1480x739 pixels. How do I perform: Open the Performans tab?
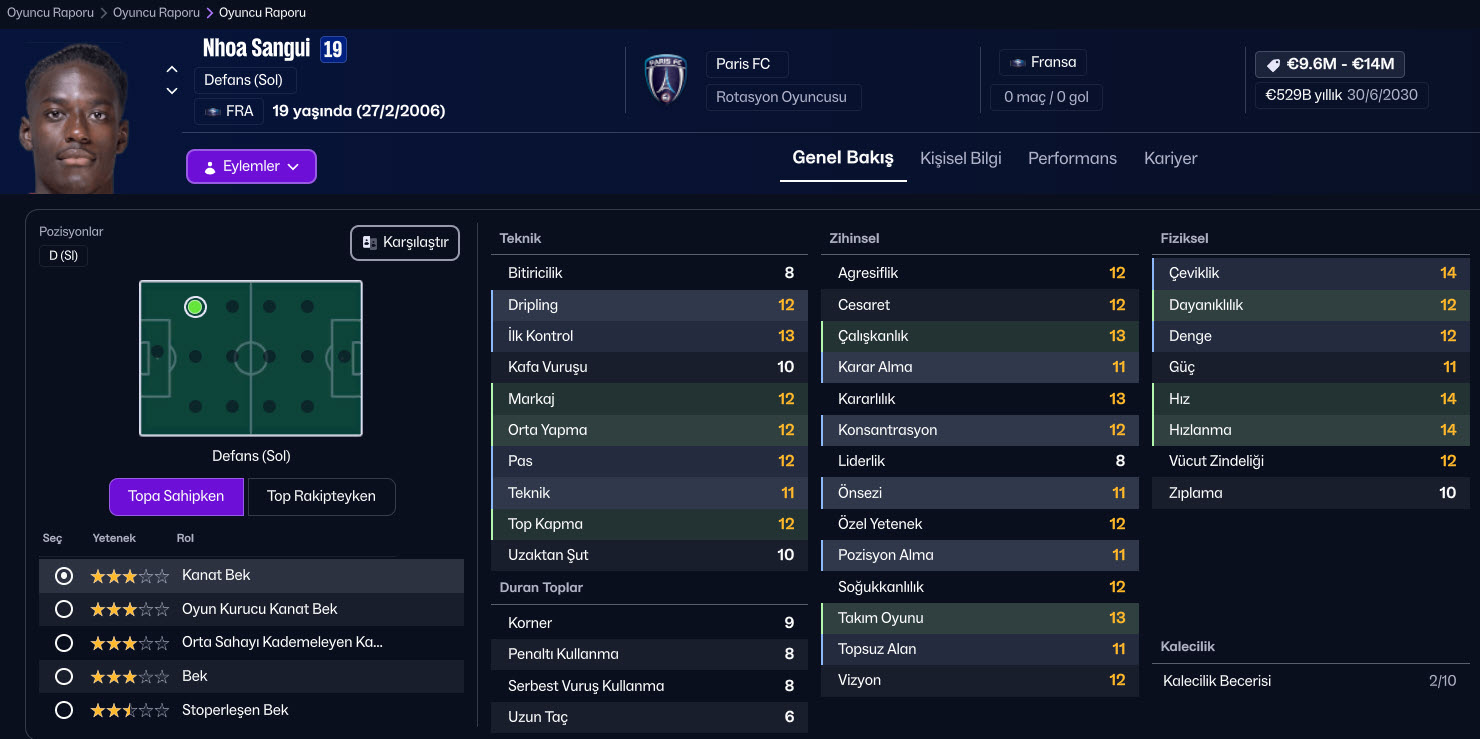(1072, 158)
